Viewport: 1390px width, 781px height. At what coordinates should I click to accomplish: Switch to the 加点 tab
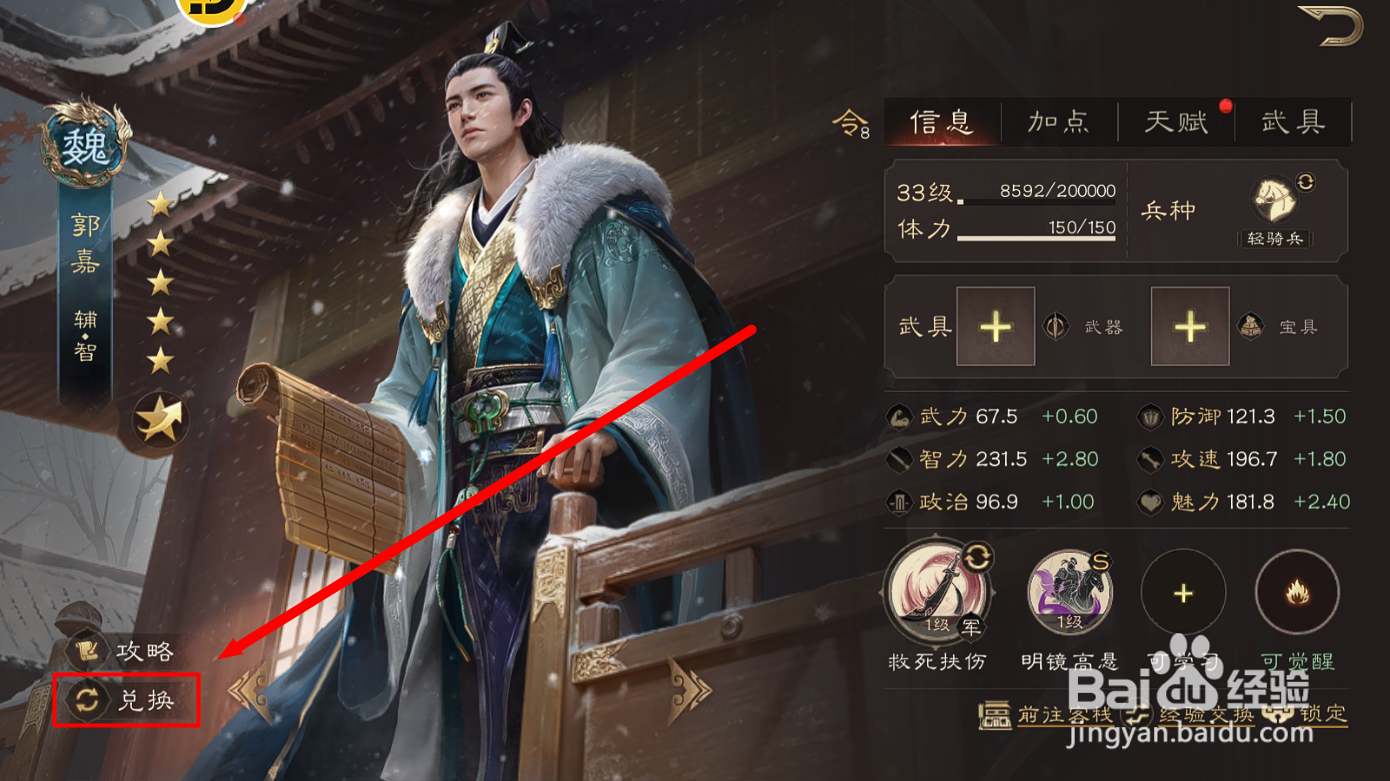(1060, 122)
